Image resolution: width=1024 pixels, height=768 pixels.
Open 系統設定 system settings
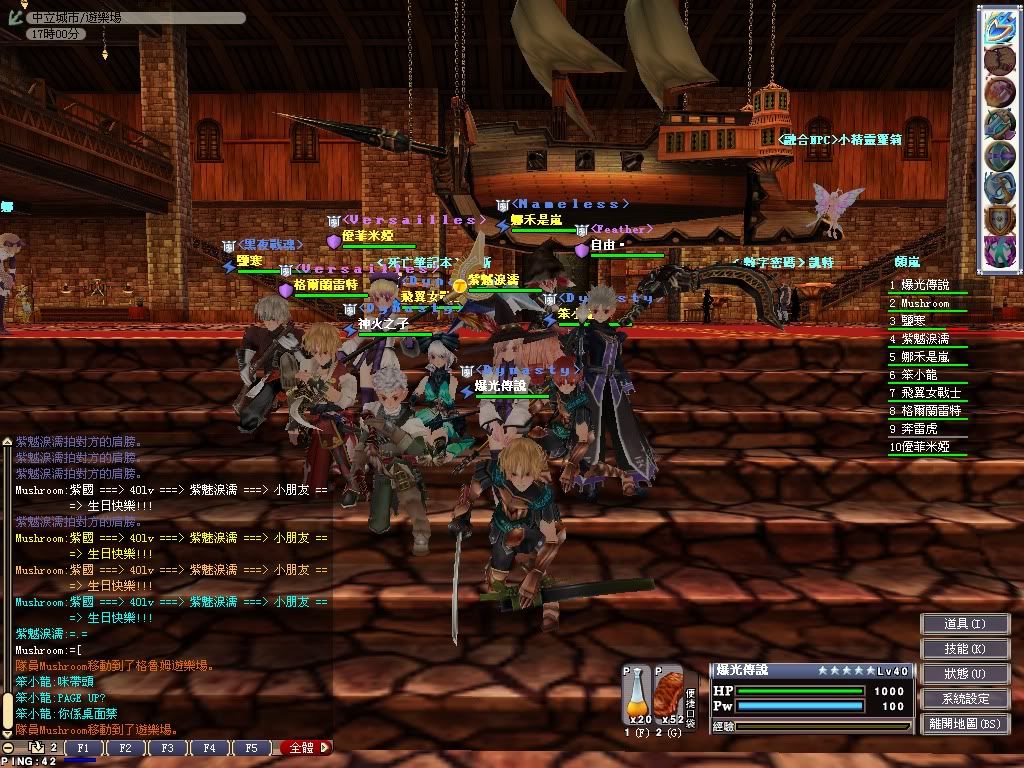964,699
